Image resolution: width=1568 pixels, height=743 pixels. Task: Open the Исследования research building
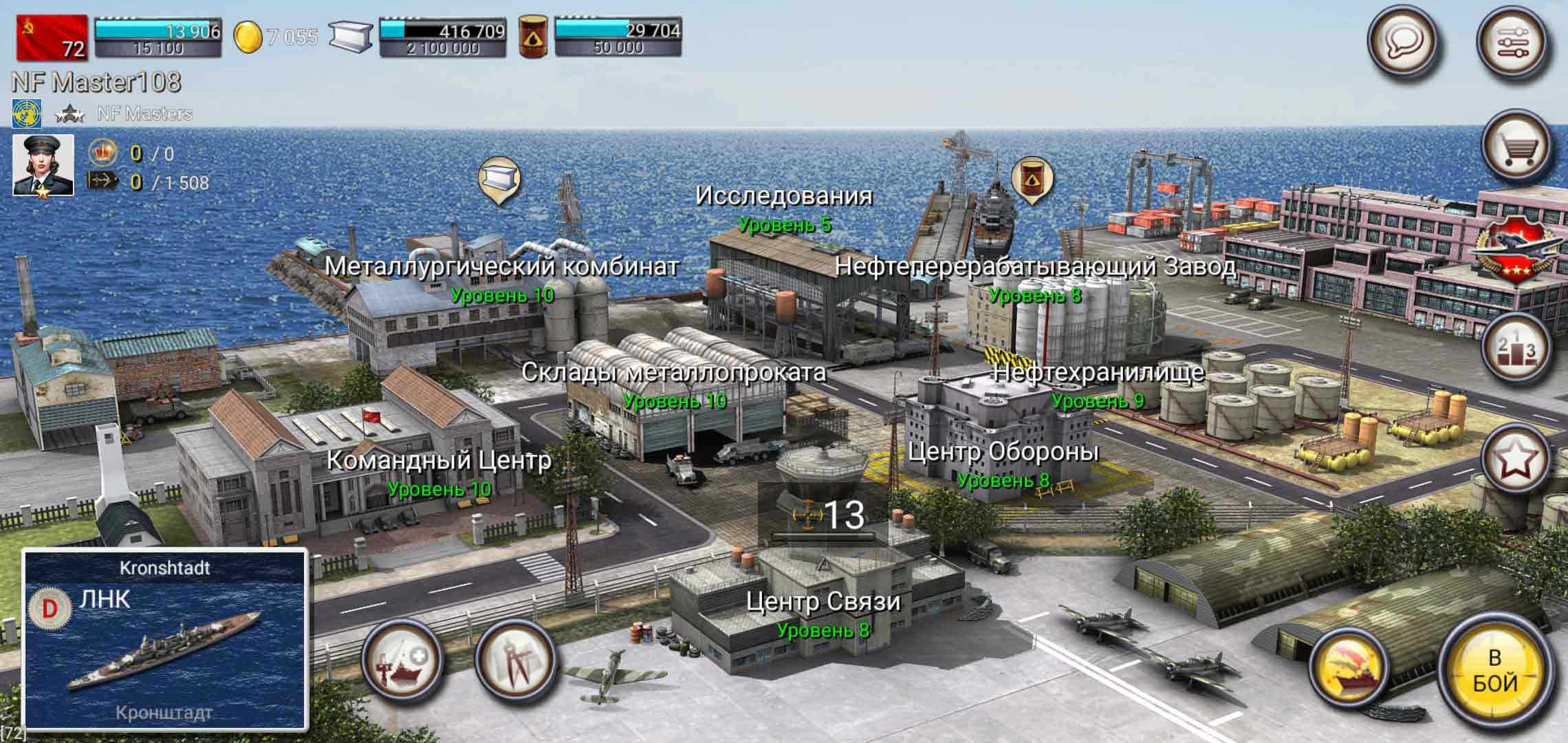click(783, 197)
